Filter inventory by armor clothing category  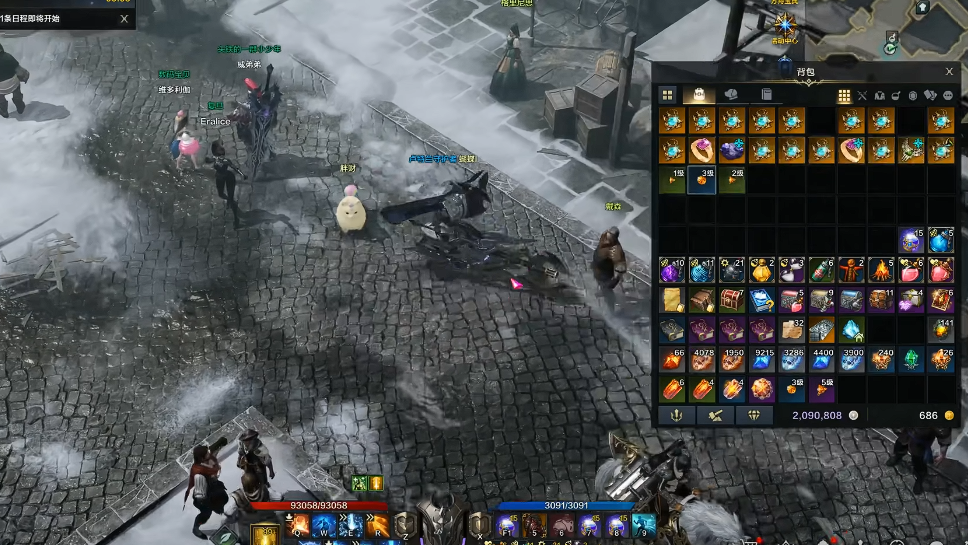coord(880,96)
